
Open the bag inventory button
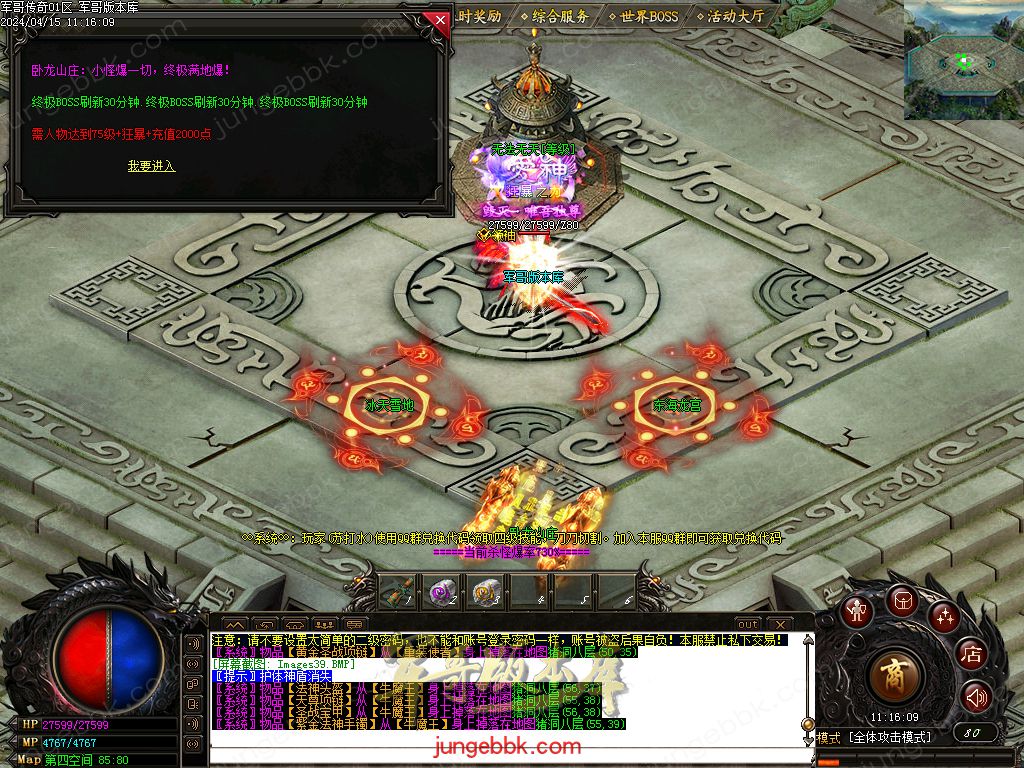click(901, 600)
